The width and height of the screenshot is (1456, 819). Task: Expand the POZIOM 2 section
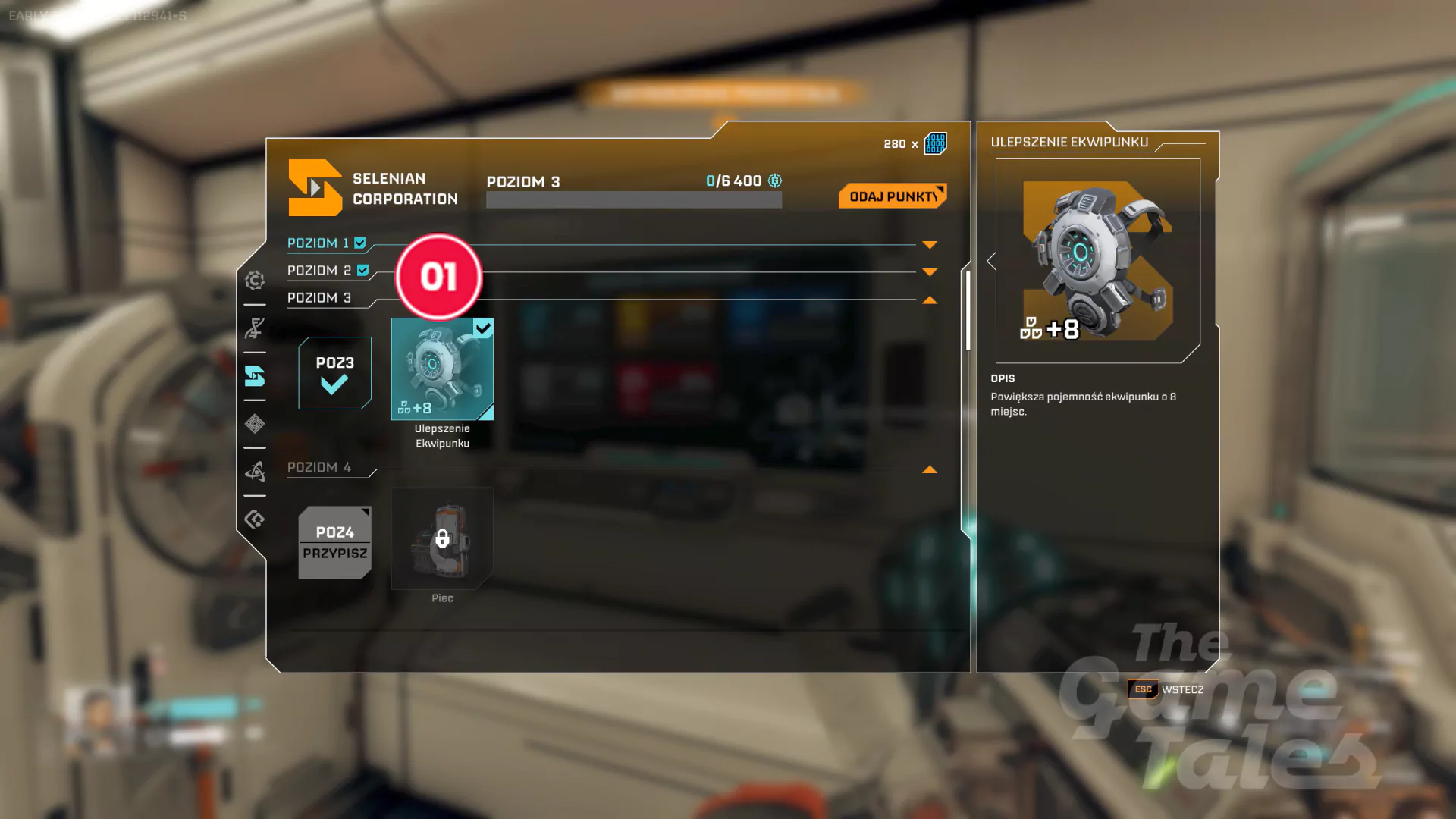click(930, 272)
